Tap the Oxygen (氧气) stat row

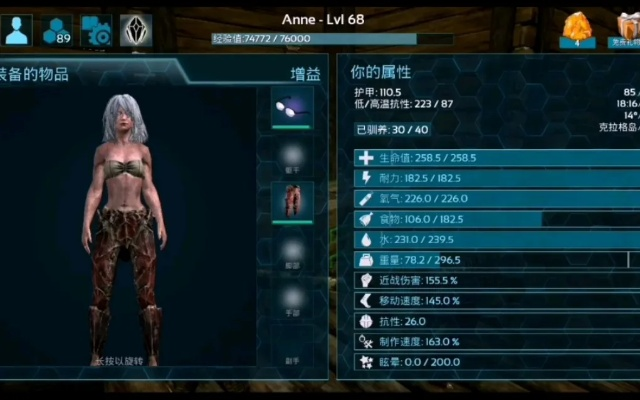point(492,198)
